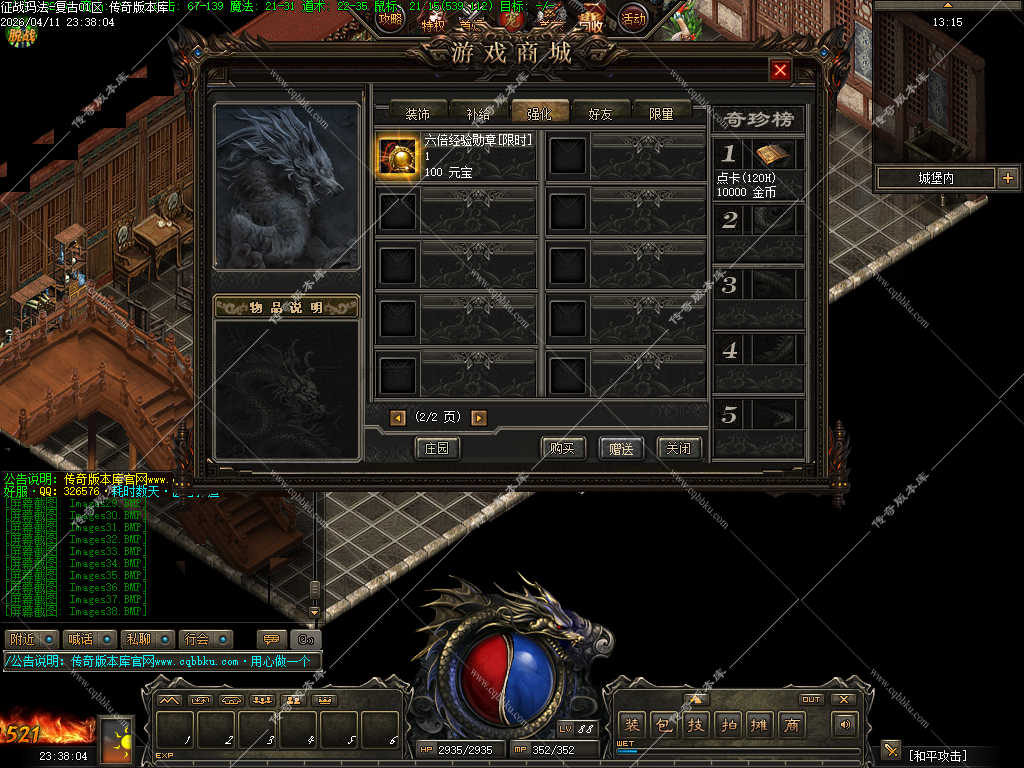Buy the item with 购买
Viewport: 1024px width, 768px height.
[x=563, y=448]
